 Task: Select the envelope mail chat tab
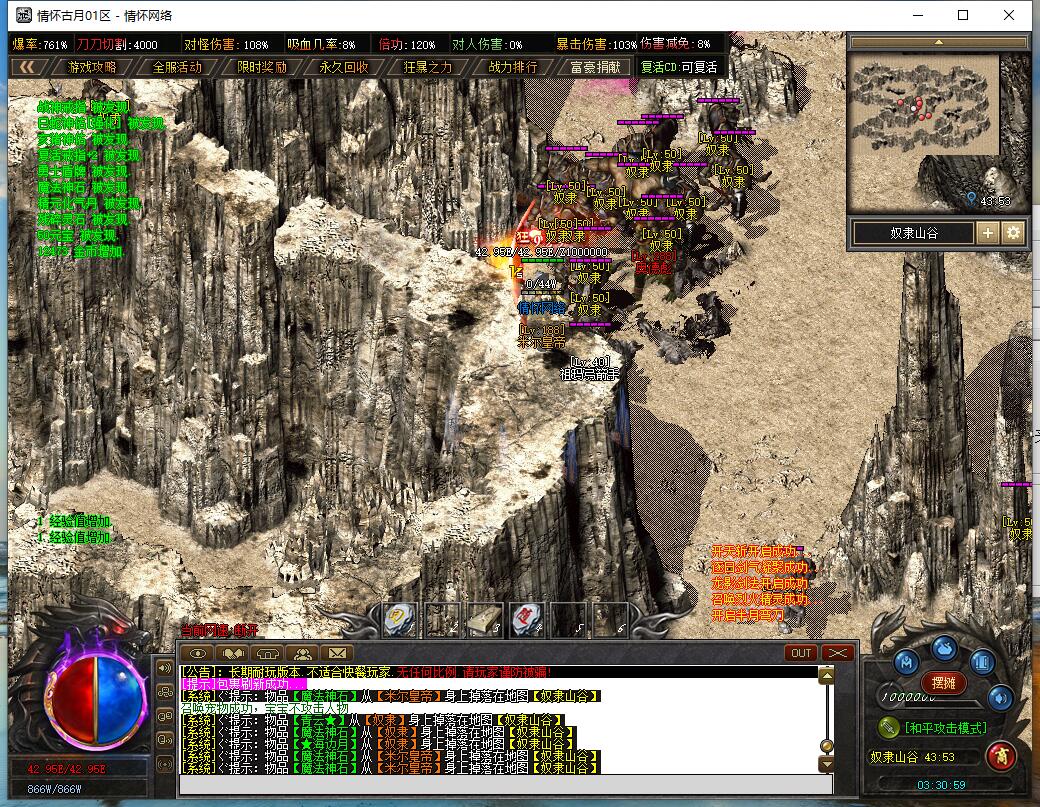pos(335,654)
